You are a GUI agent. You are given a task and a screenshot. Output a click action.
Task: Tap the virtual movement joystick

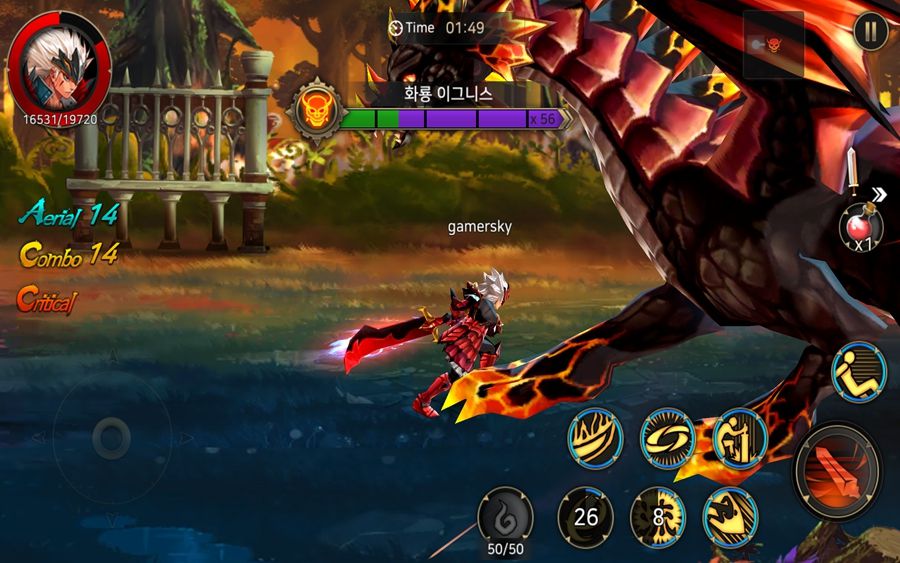click(x=111, y=437)
